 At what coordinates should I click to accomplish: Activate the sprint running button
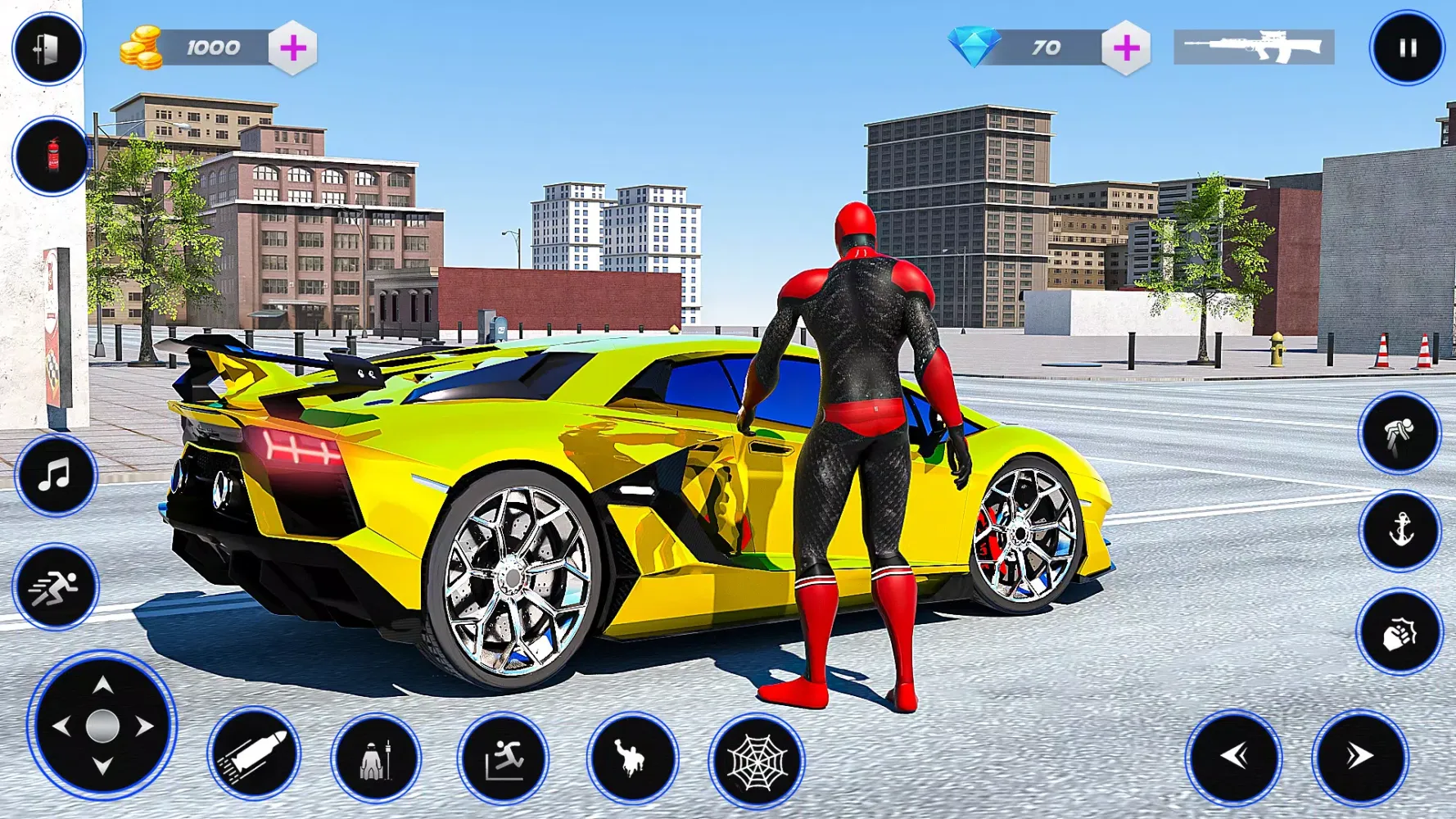click(55, 586)
